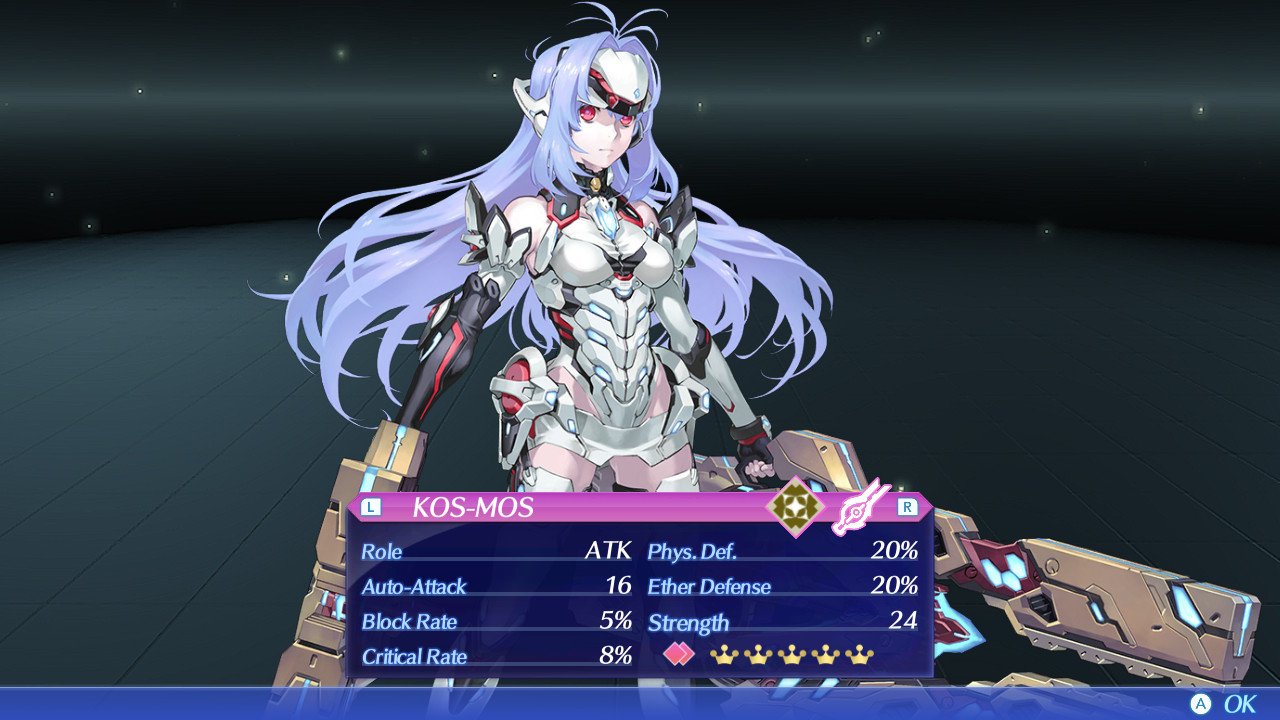The width and height of the screenshot is (1280, 720).
Task: Click the pink trust hearts icon
Action: coord(678,654)
